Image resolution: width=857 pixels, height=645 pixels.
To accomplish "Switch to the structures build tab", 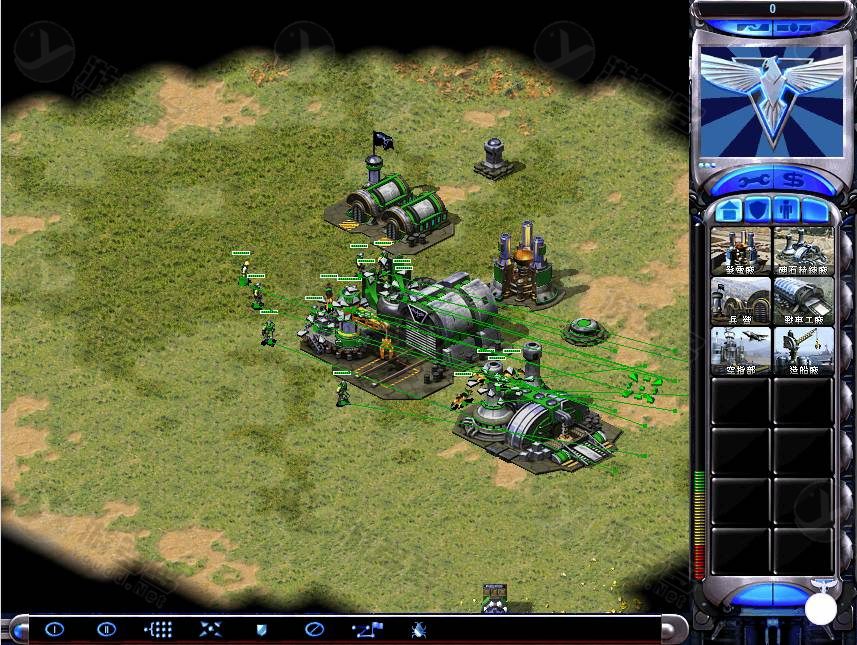I will 729,211.
